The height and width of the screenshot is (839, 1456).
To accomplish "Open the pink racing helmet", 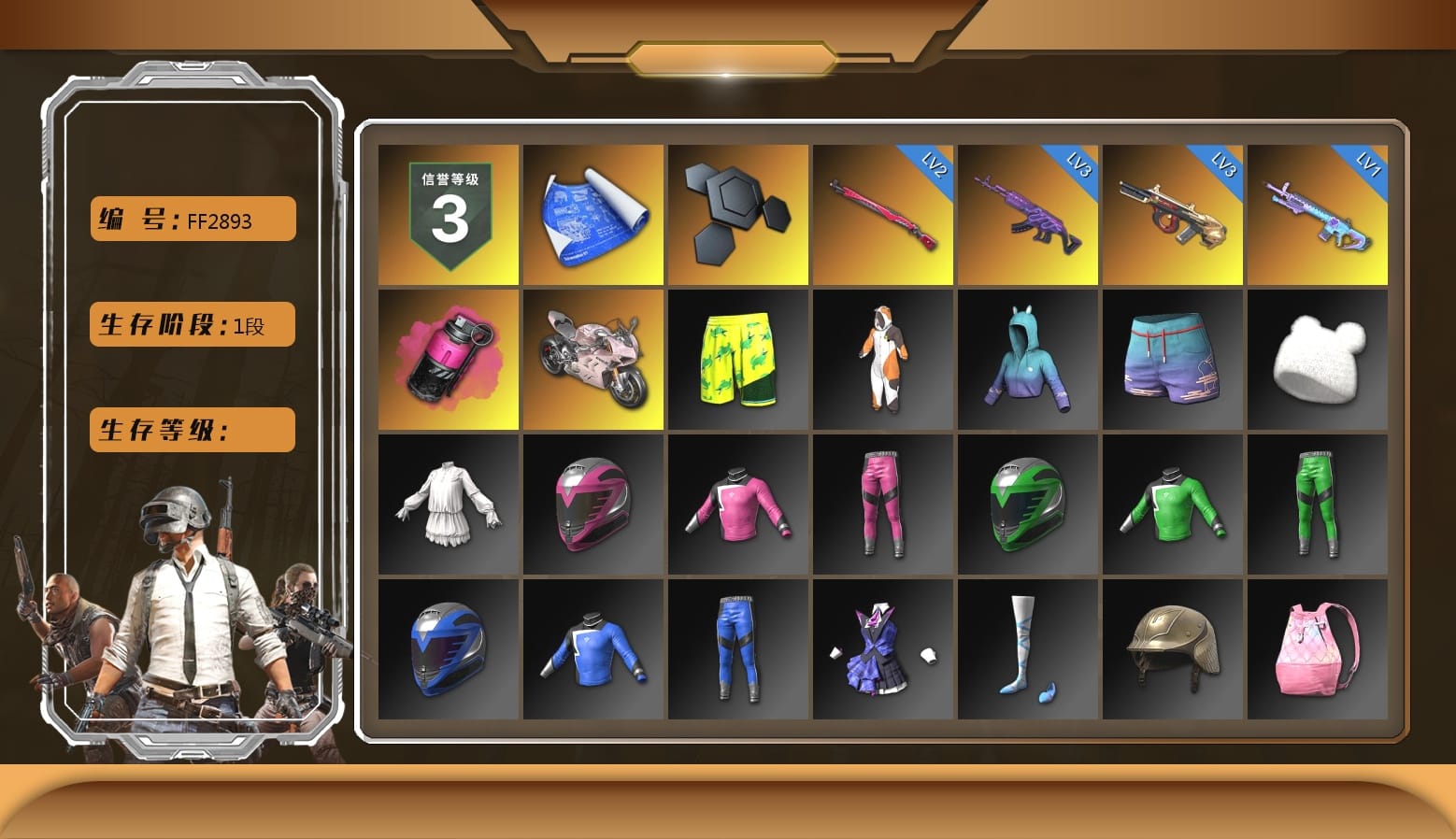I will tap(592, 505).
